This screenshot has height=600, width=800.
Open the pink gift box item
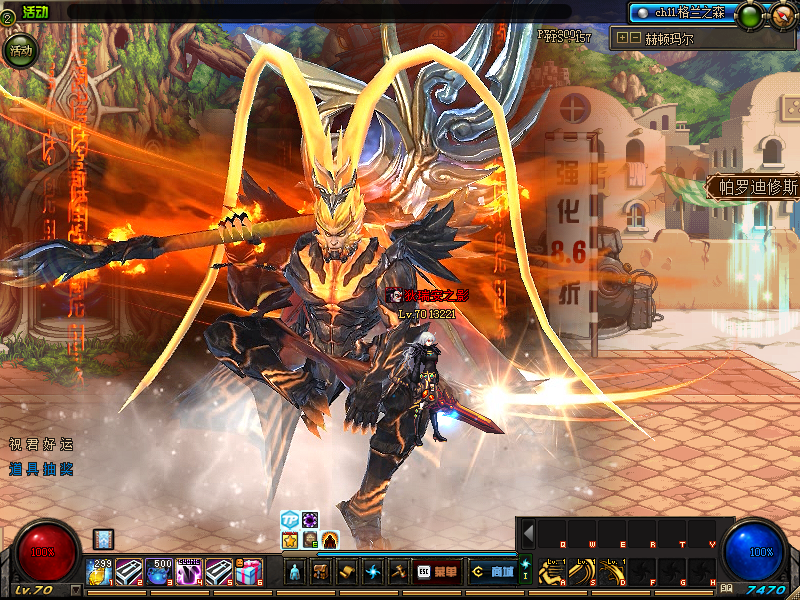[250, 571]
